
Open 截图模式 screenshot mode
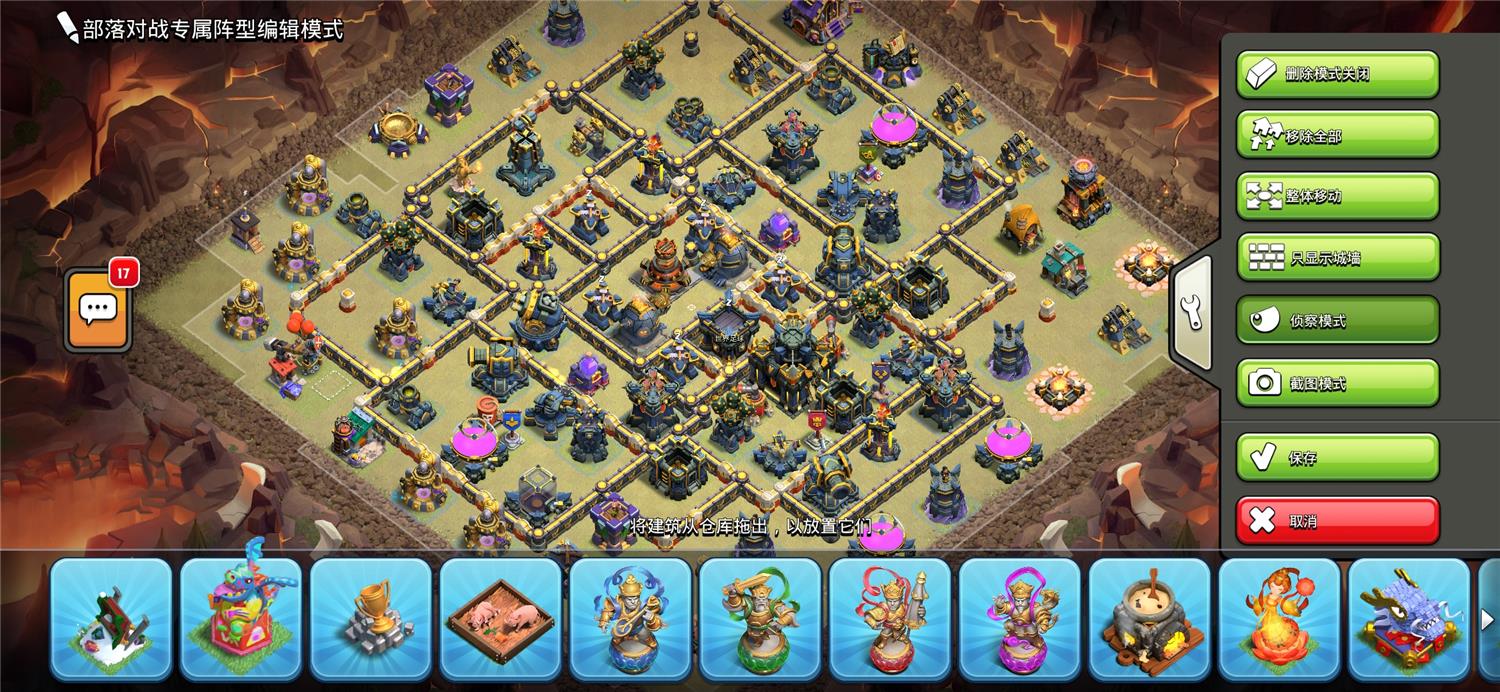click(1337, 383)
